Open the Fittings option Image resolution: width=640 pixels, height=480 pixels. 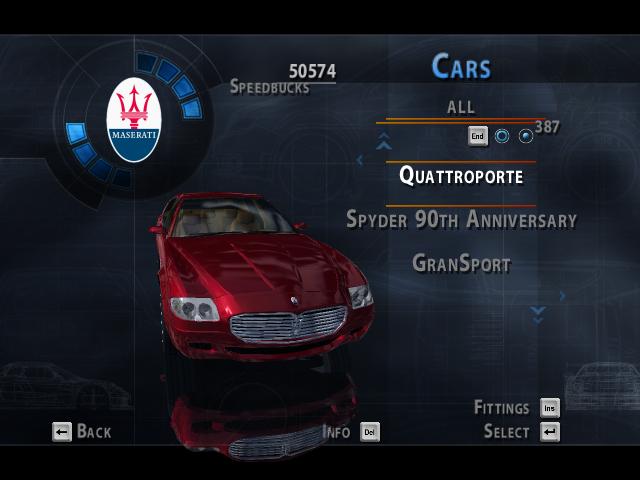tap(516, 408)
